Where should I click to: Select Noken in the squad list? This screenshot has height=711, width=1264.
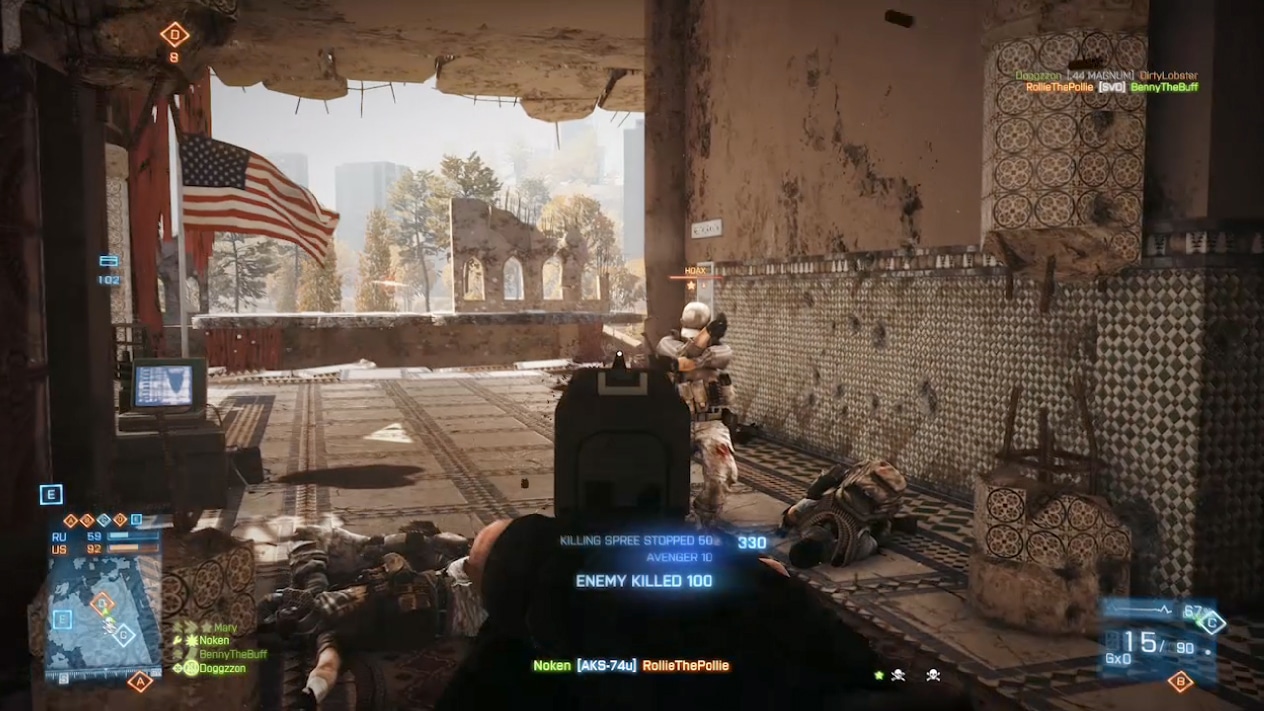(x=213, y=641)
